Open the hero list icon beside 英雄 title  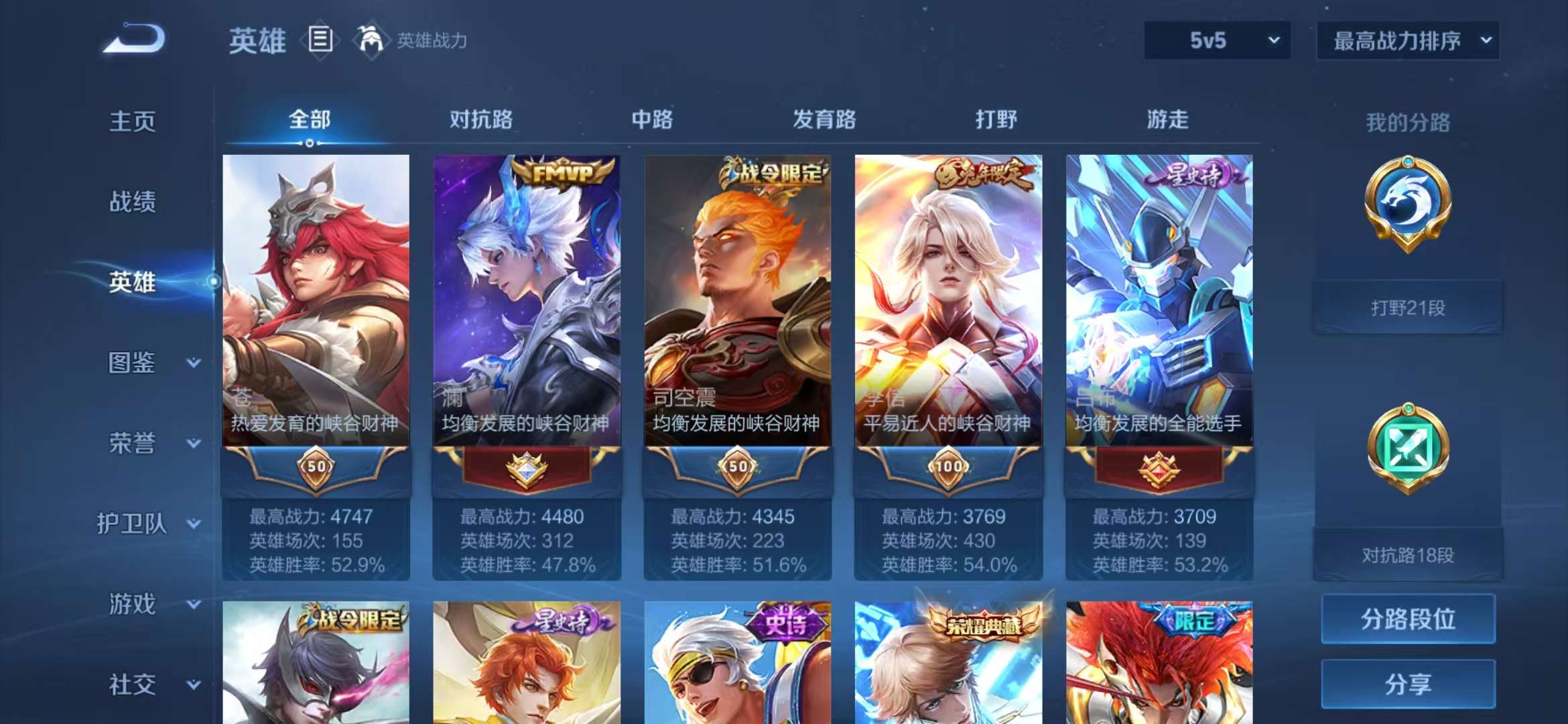pos(321,40)
